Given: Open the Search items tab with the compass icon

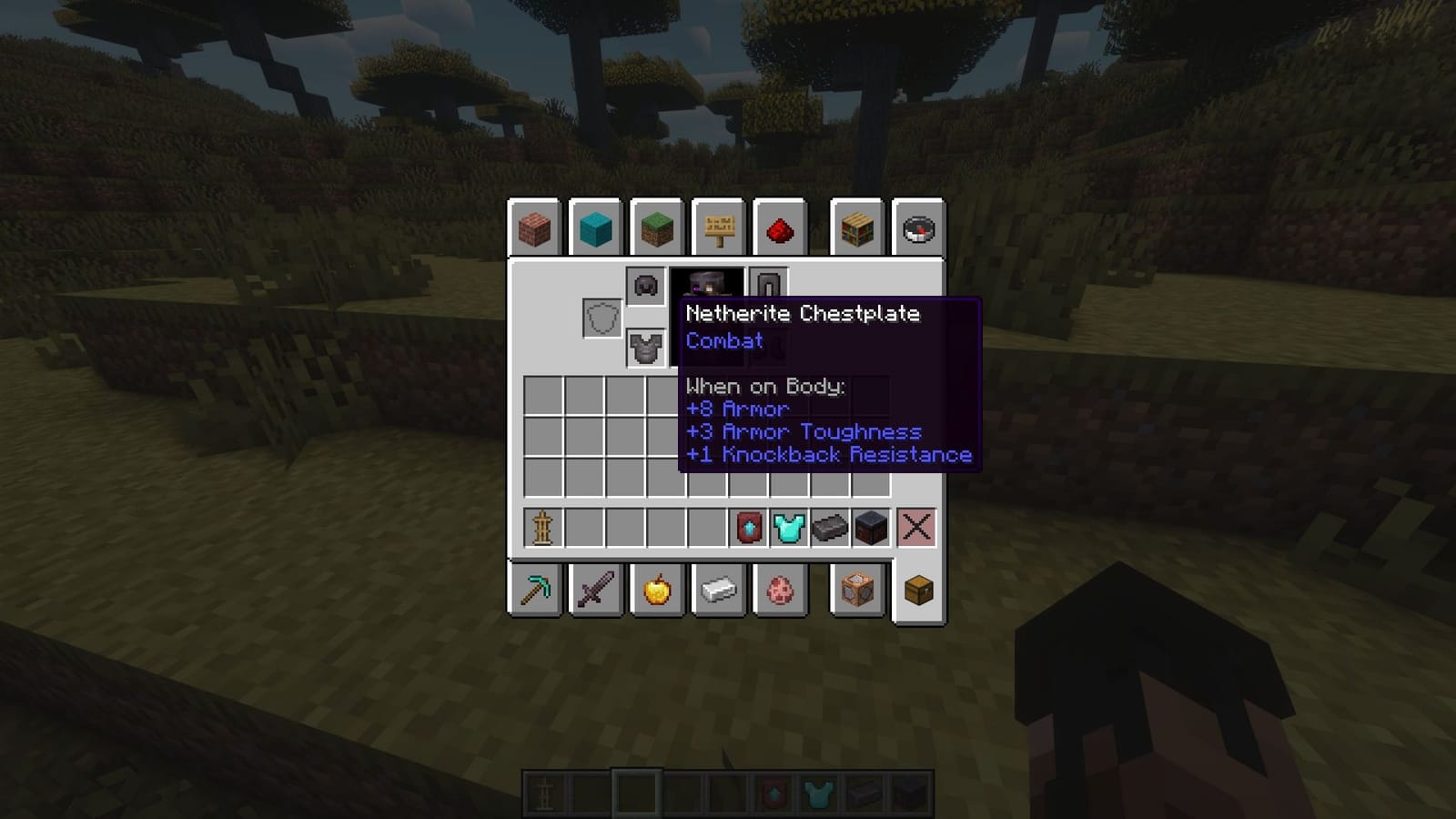Looking at the screenshot, I should click(x=917, y=228).
